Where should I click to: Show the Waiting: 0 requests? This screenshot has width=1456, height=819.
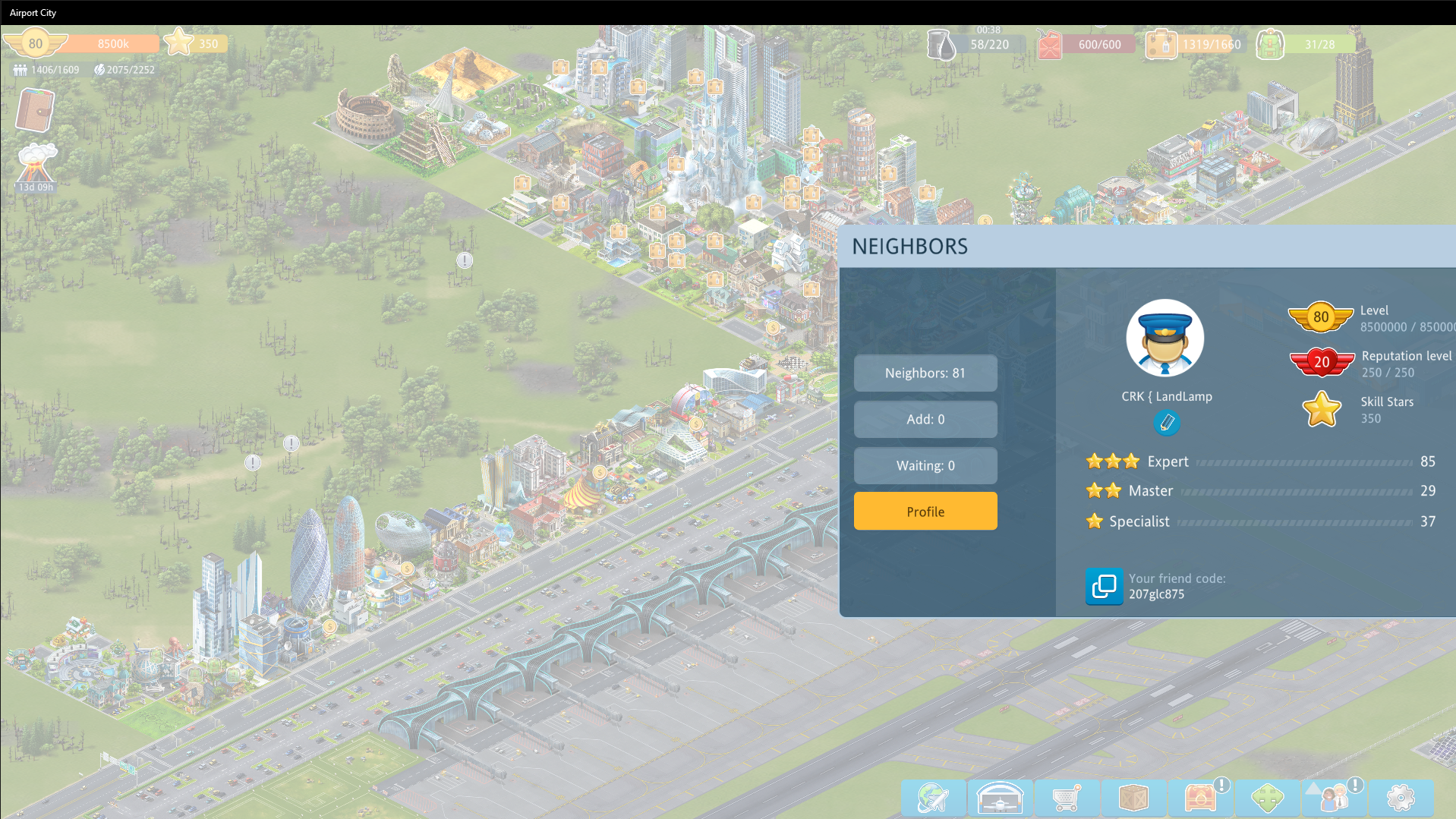point(925,465)
